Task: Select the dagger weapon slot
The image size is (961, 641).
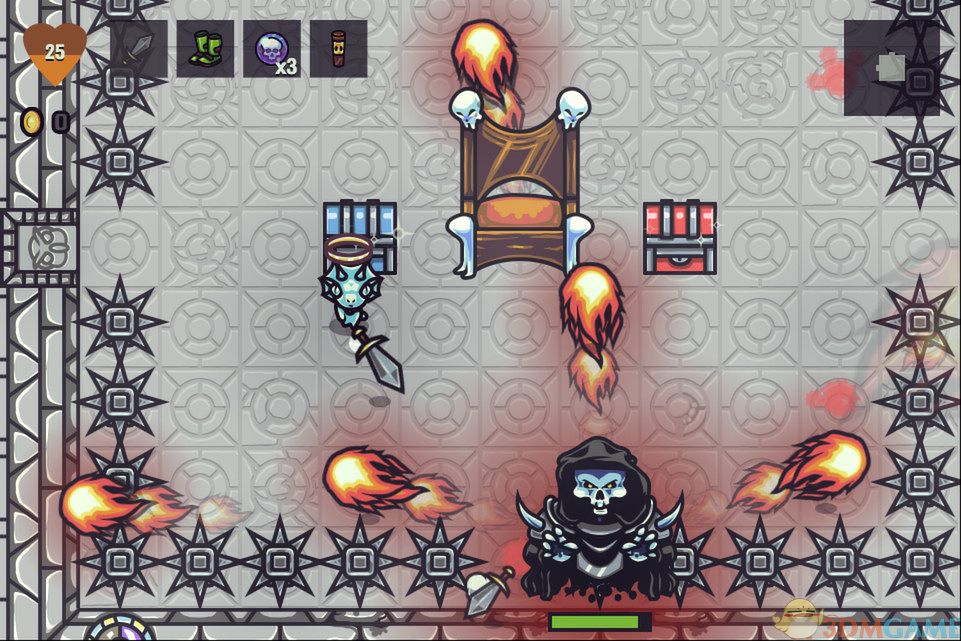Action: (x=139, y=49)
